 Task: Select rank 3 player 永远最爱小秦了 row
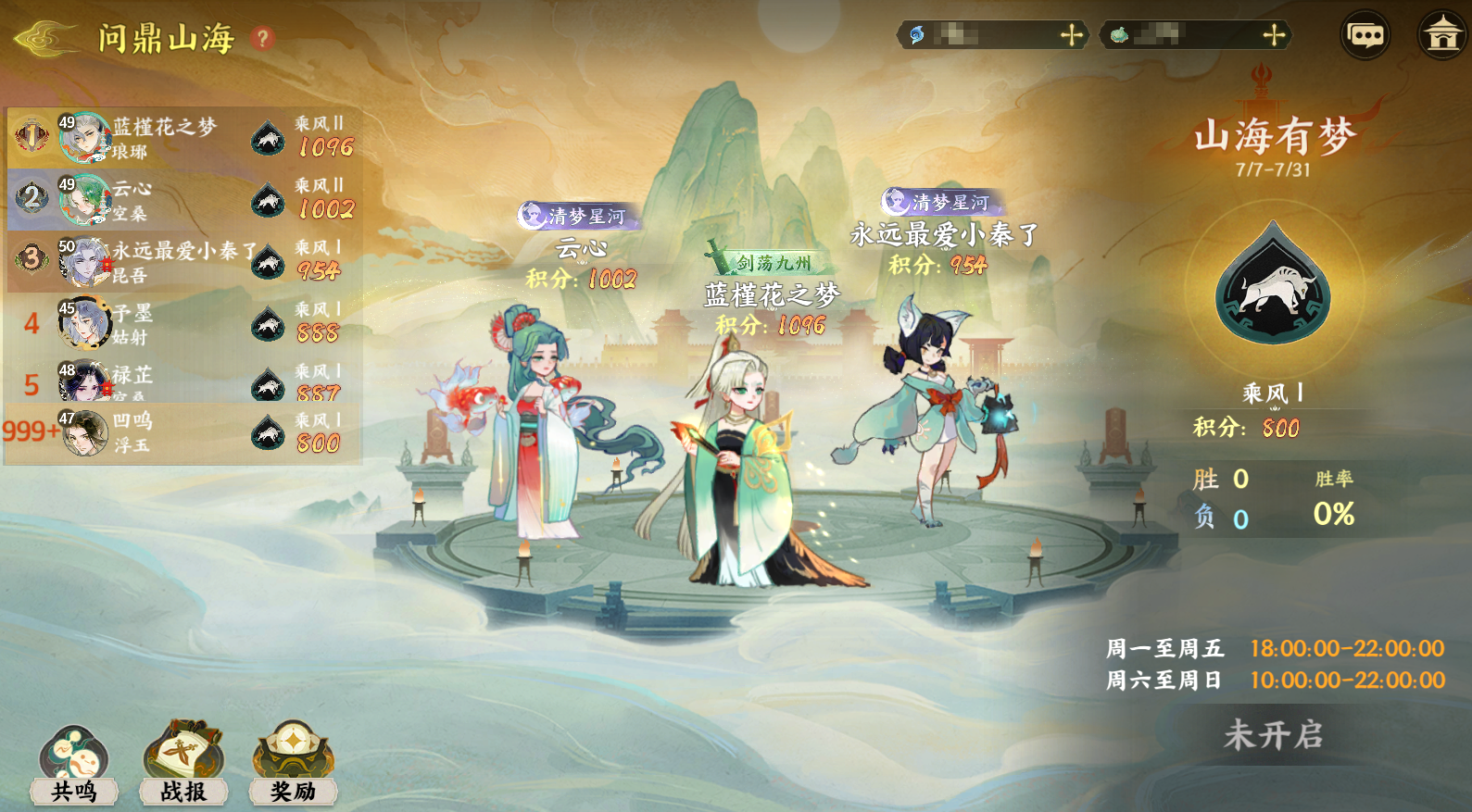[x=183, y=261]
